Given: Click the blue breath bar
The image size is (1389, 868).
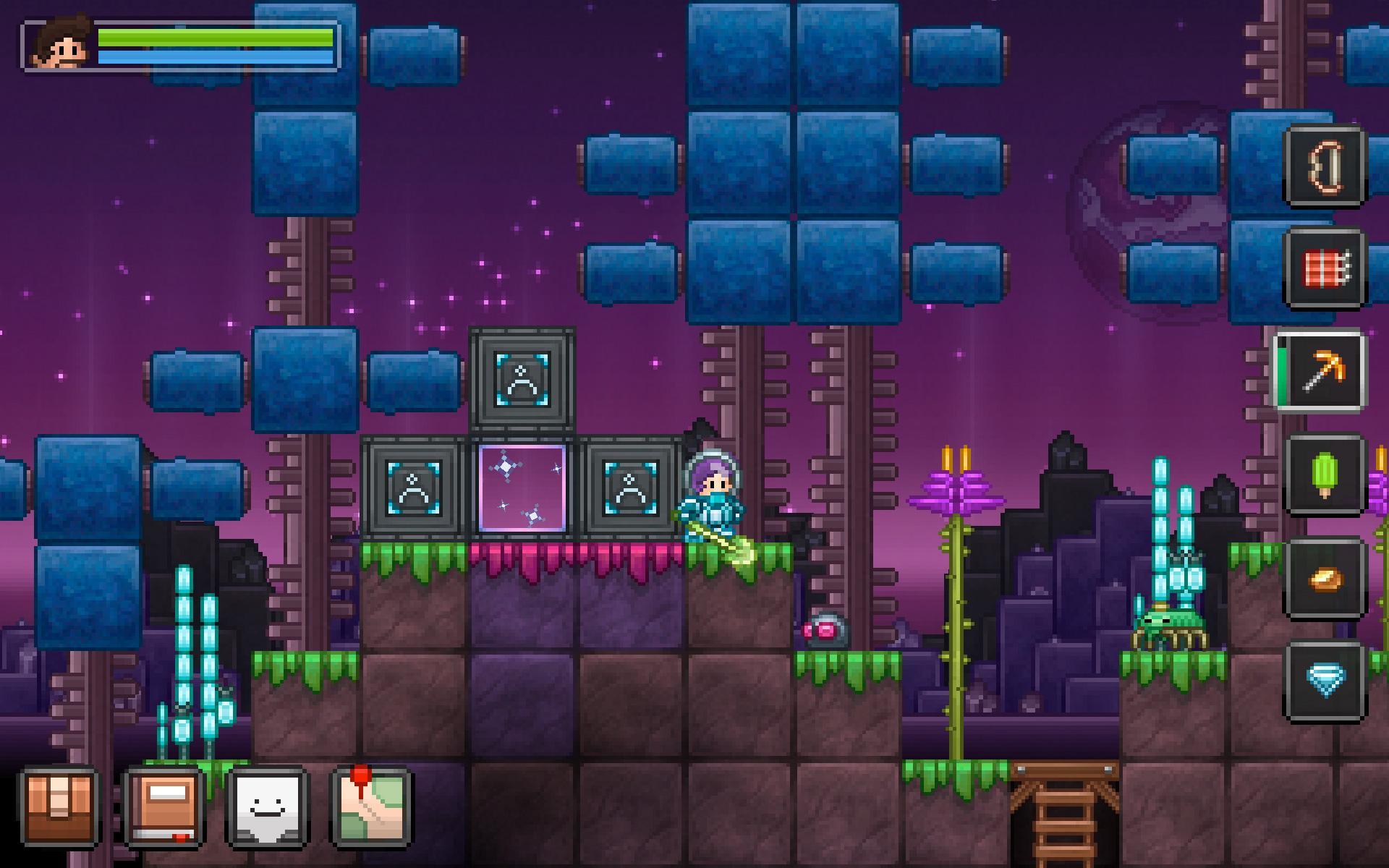Looking at the screenshot, I should pyautogui.click(x=217, y=56).
